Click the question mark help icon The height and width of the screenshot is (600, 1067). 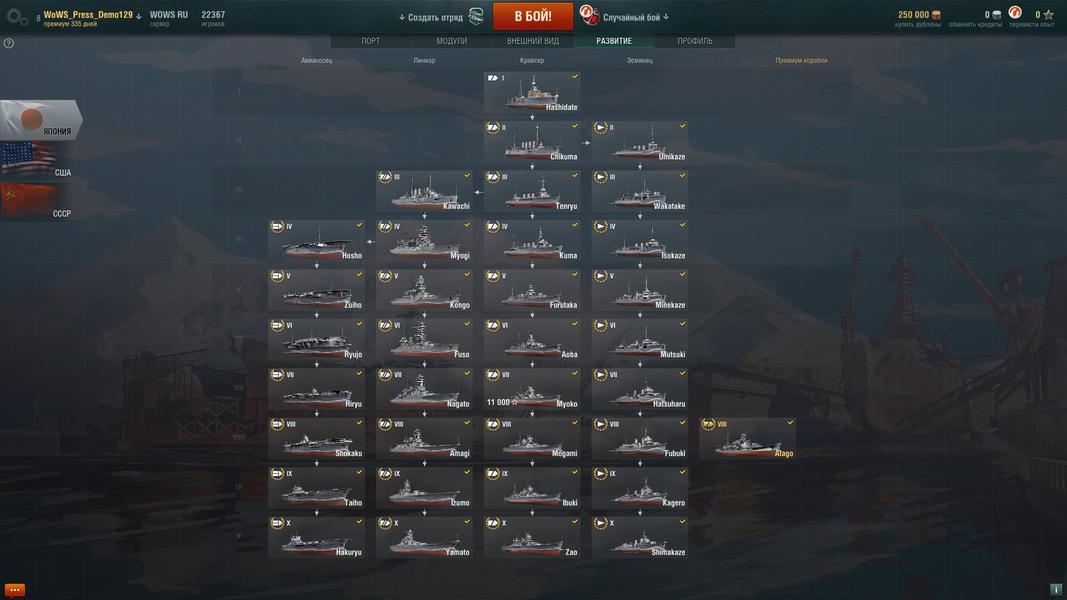pos(9,43)
